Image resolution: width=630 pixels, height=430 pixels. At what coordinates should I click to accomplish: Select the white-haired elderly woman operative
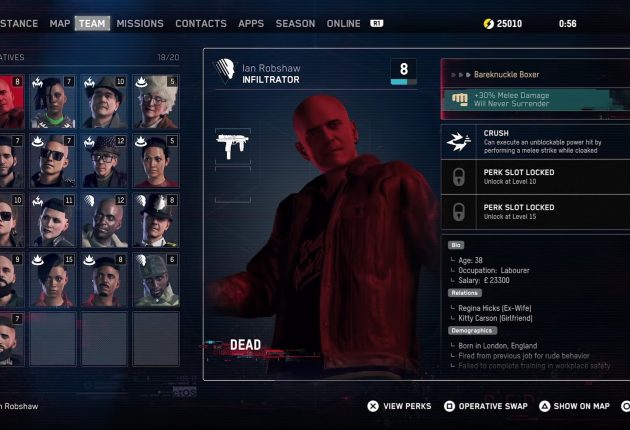point(156,101)
